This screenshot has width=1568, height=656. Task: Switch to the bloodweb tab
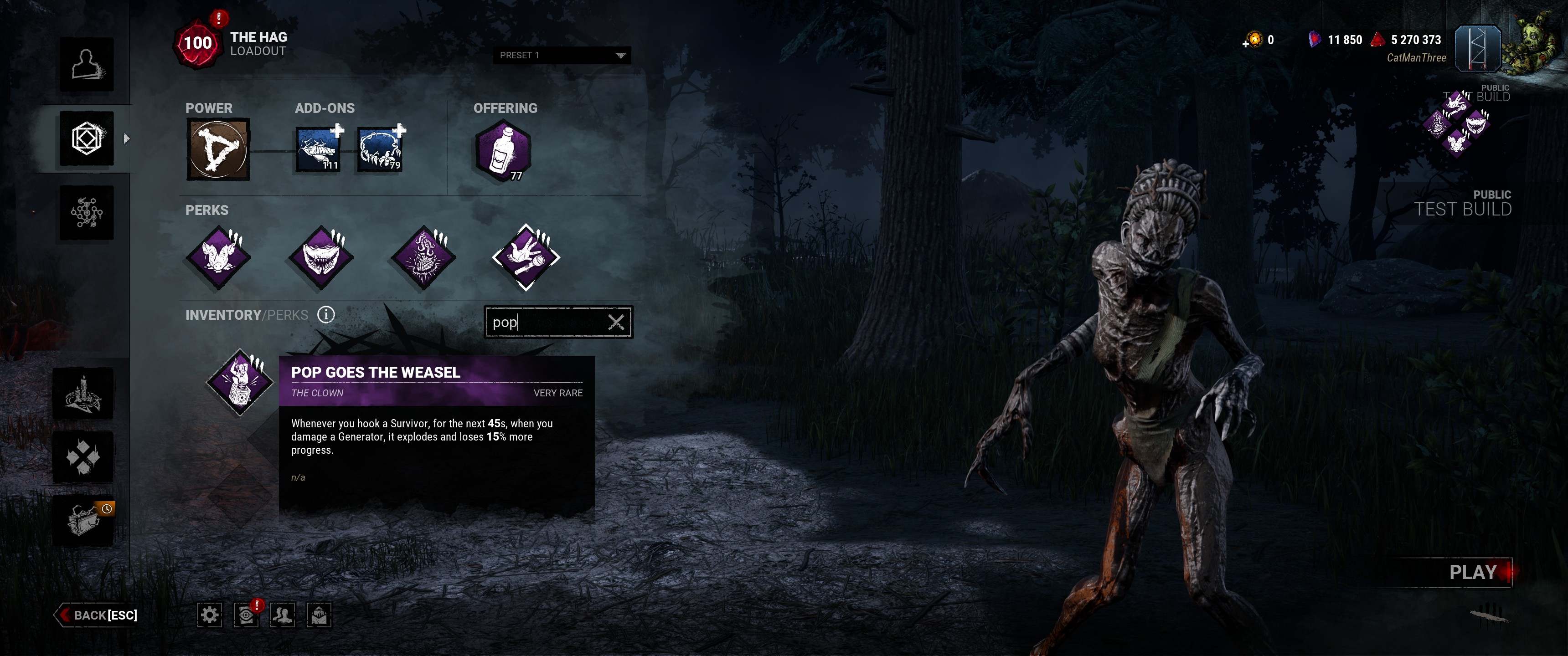[87, 212]
